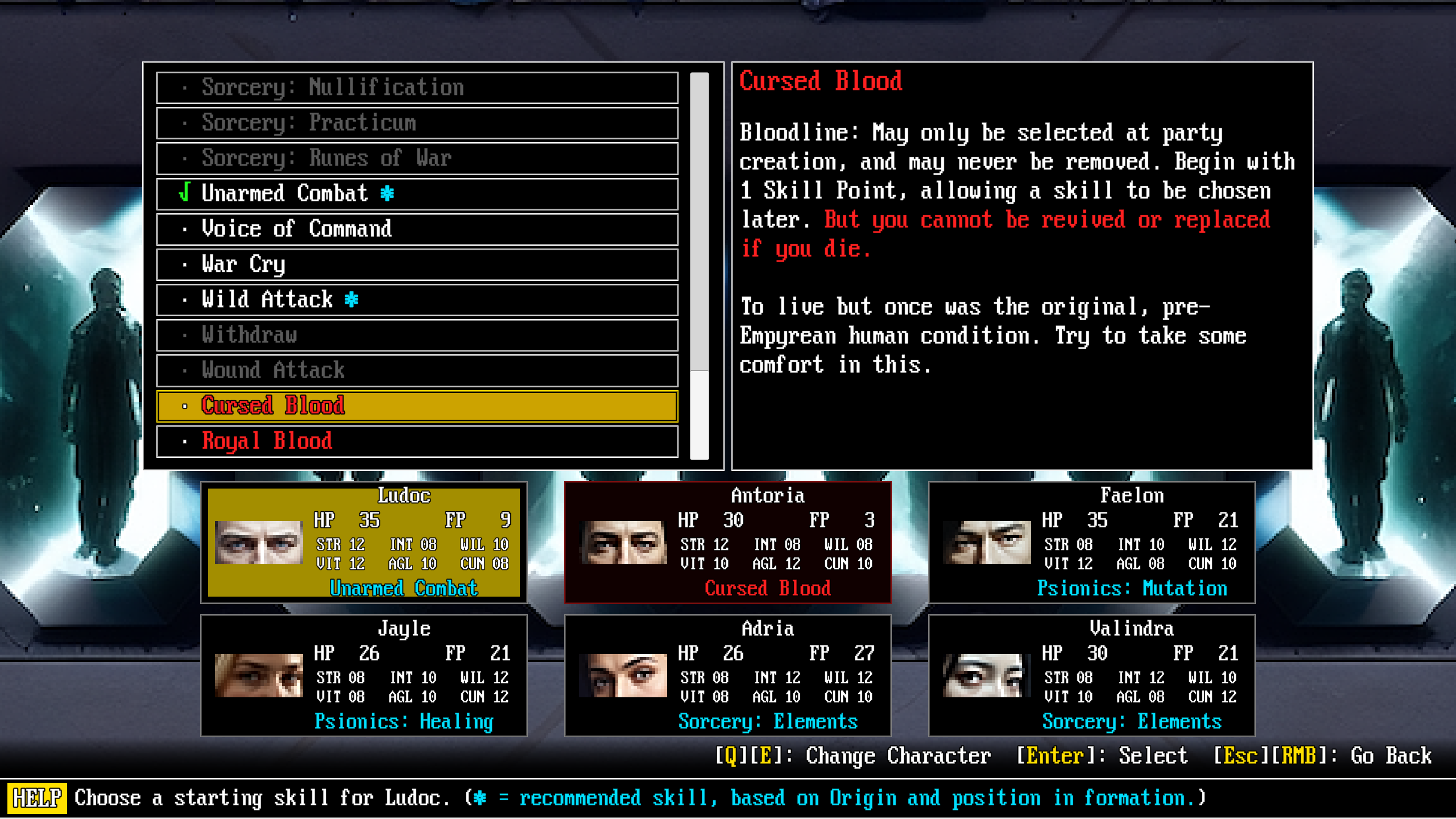Select Antoria's character panel
Viewport: 1456px width, 819px height.
pyautogui.click(x=727, y=542)
